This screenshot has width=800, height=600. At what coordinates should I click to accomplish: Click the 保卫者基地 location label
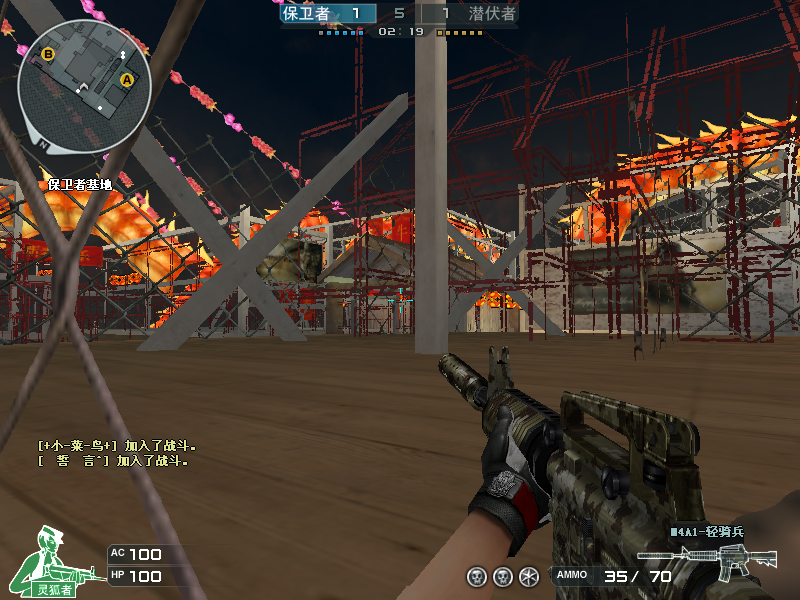[80, 184]
